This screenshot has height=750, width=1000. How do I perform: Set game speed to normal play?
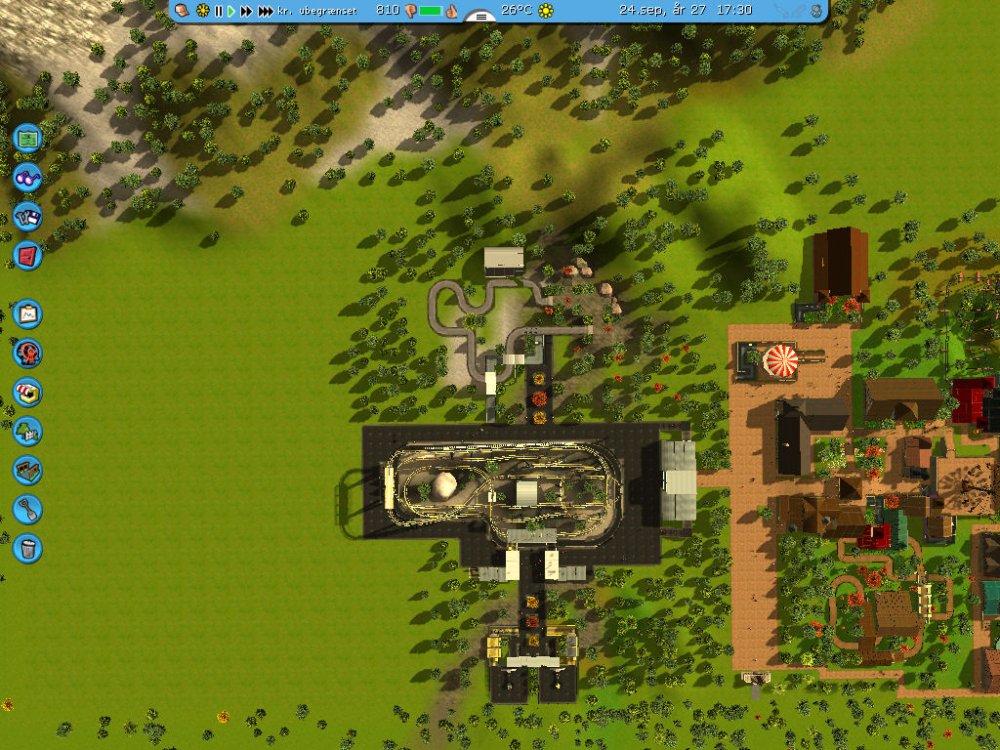[231, 10]
